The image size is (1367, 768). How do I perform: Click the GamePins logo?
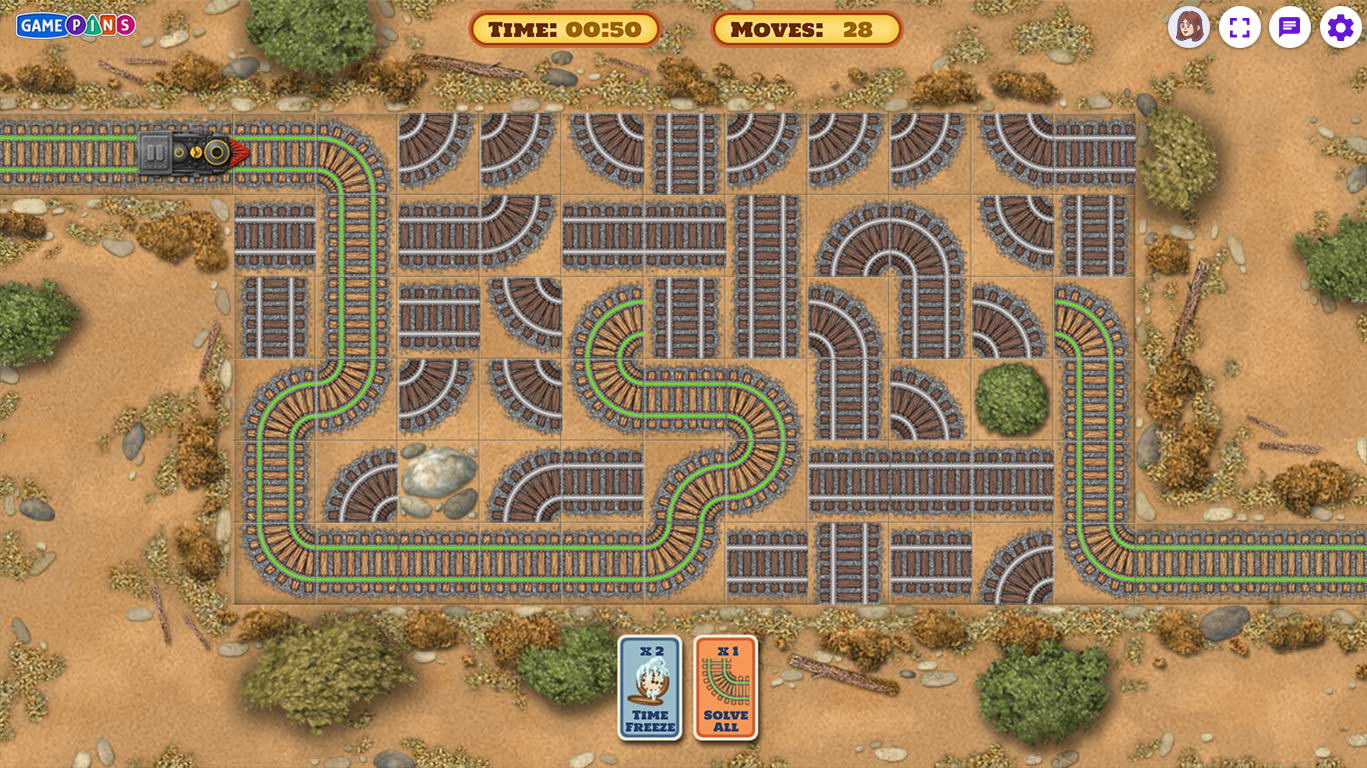76,25
